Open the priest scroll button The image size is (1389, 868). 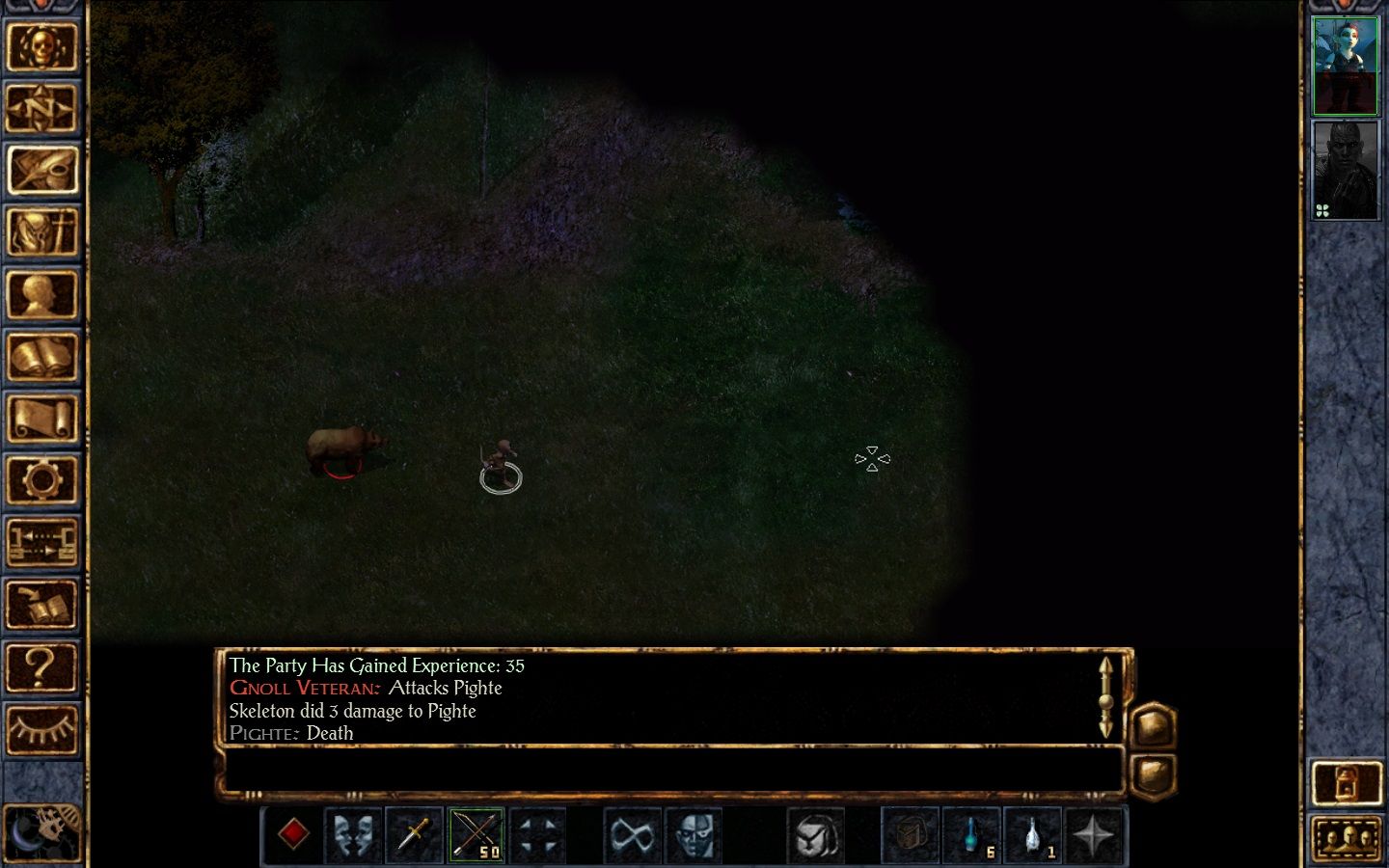tap(41, 419)
